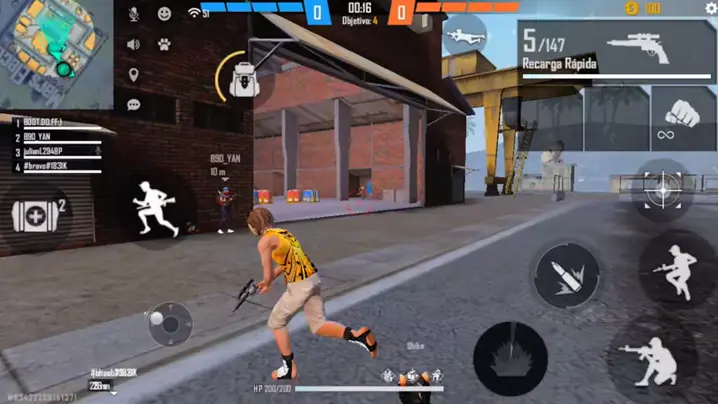718x404 pixels.
Task: Open the chat speech bubble
Action: pos(133,104)
